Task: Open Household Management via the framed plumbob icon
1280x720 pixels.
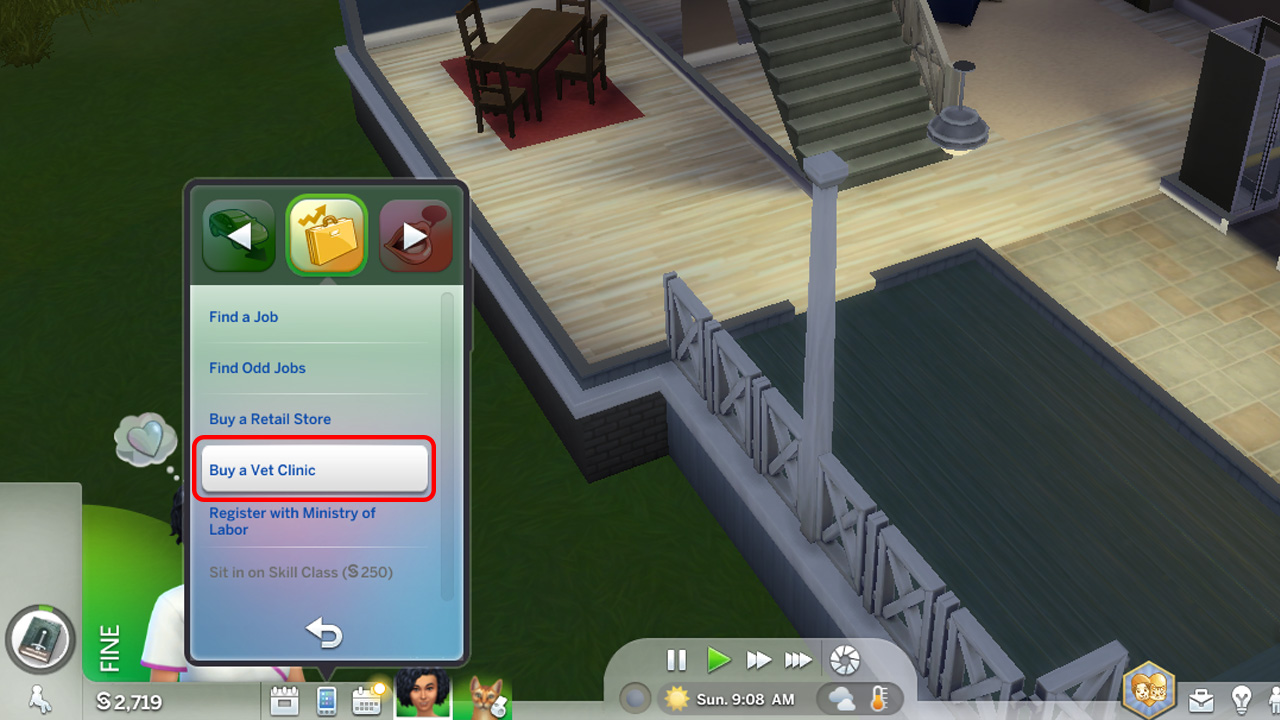Action: (x=1148, y=689)
